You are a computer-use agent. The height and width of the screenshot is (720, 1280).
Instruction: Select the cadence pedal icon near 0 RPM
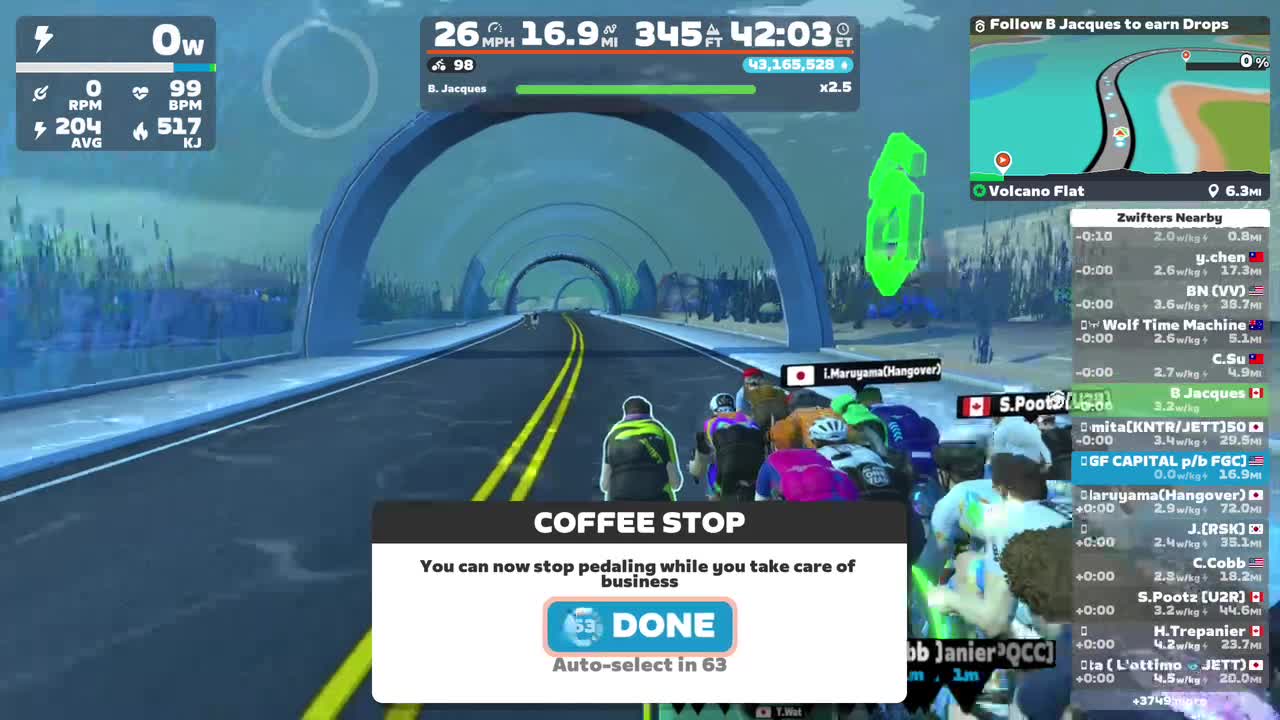click(42, 93)
